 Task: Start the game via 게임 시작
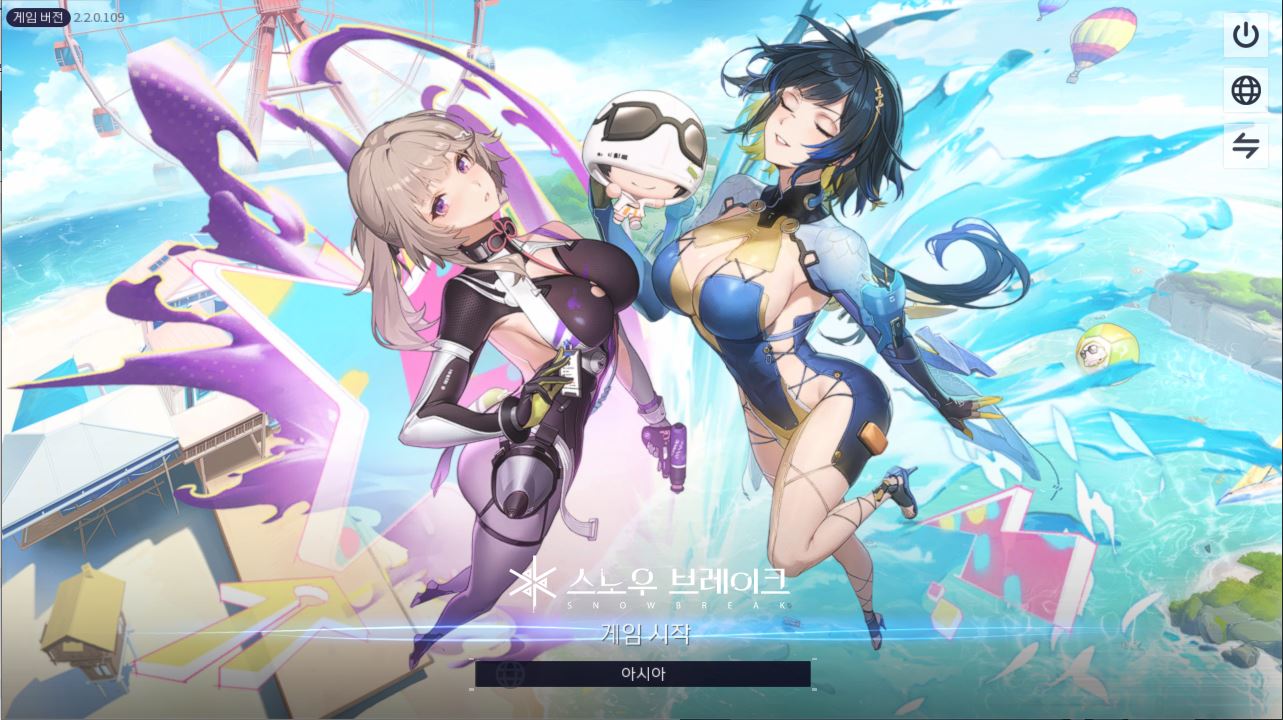tap(645, 632)
